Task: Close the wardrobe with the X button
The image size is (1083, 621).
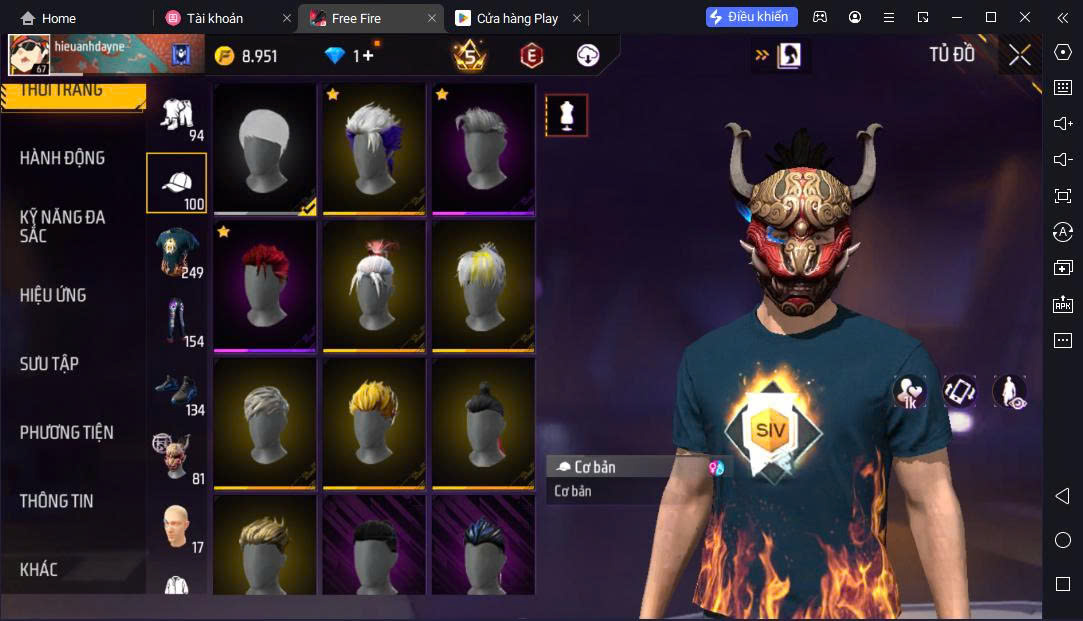Action: tap(1019, 55)
